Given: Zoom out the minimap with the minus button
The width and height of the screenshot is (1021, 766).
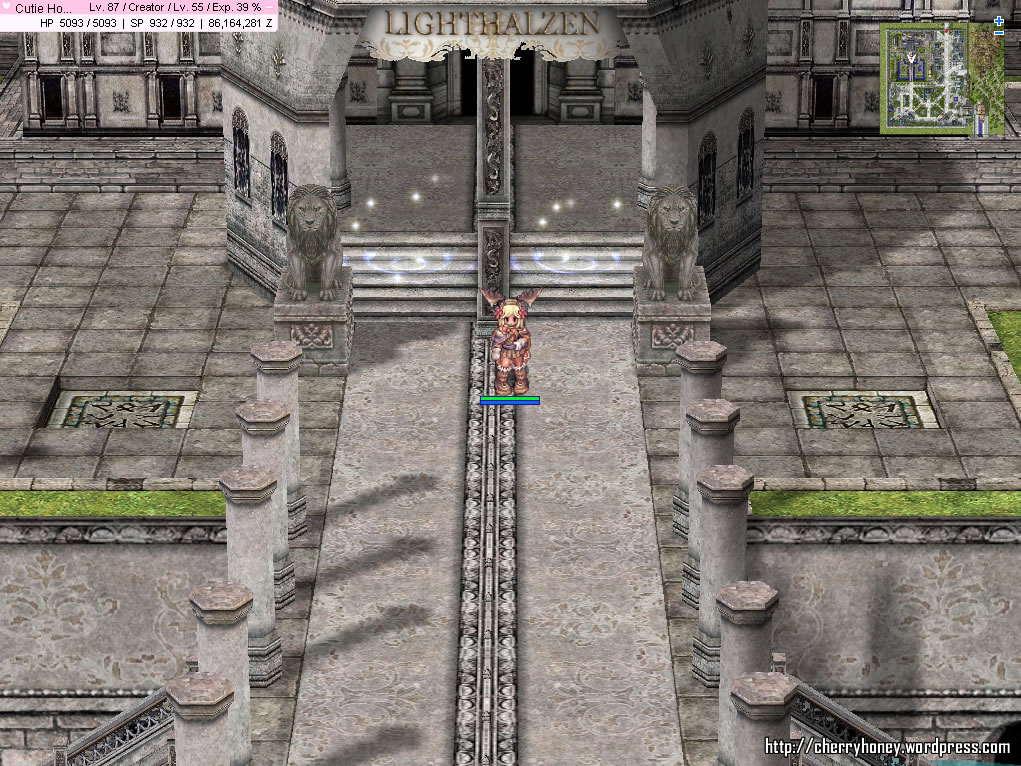Looking at the screenshot, I should tap(999, 33).
